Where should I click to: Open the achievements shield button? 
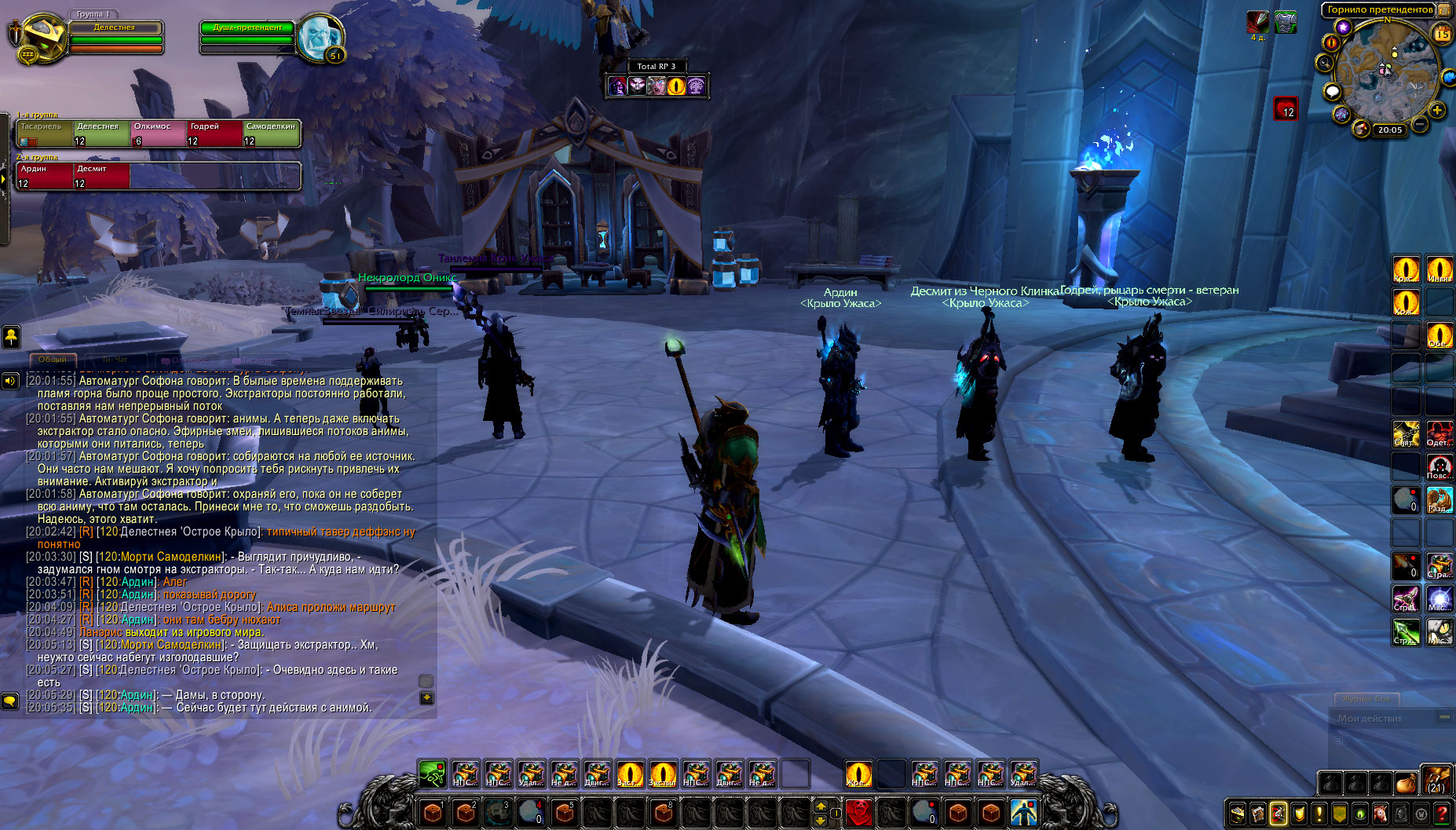point(1300,814)
